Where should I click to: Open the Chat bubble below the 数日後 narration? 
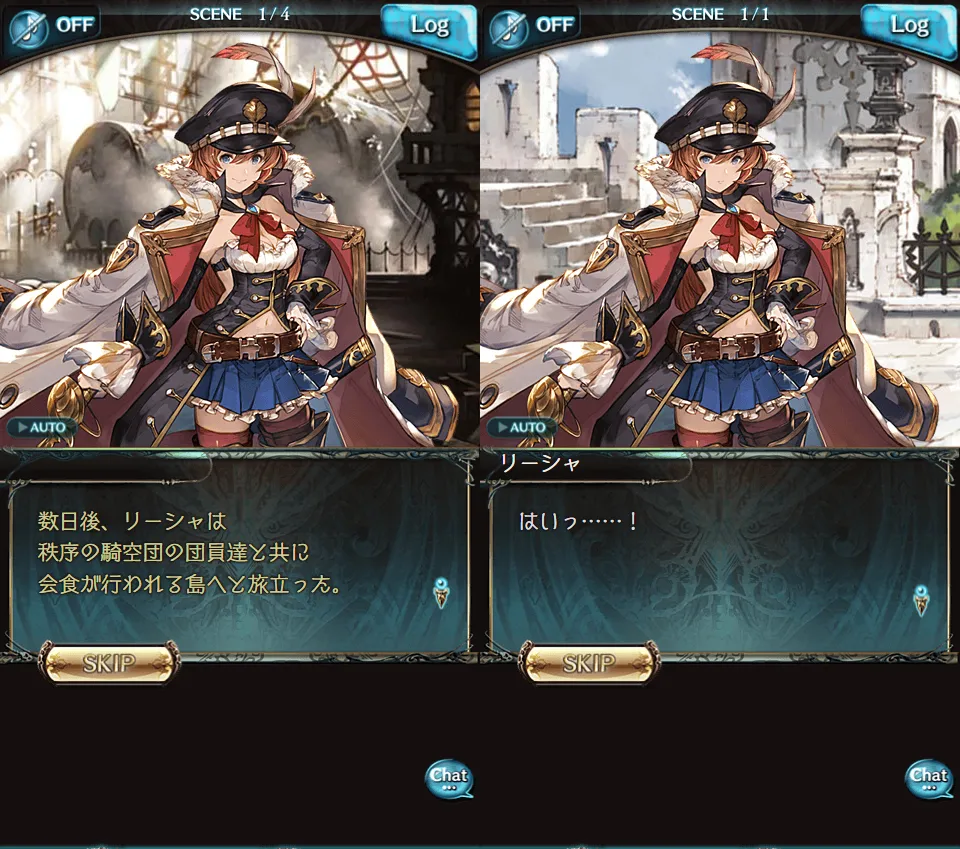pos(449,778)
